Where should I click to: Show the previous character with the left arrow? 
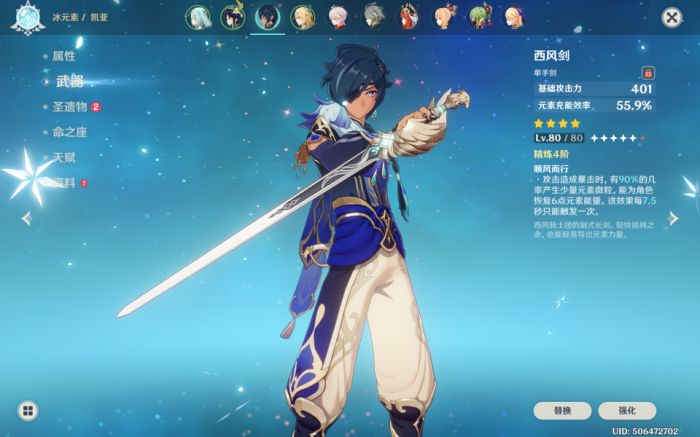[x=26, y=218]
